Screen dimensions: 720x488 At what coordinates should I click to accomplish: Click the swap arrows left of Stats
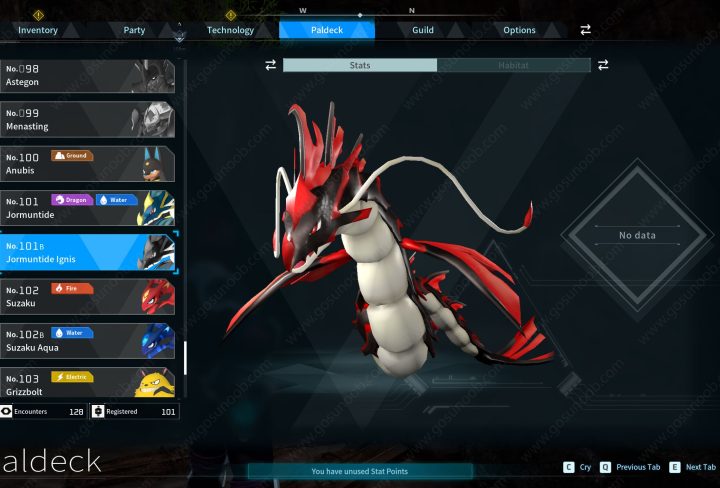(x=270, y=65)
